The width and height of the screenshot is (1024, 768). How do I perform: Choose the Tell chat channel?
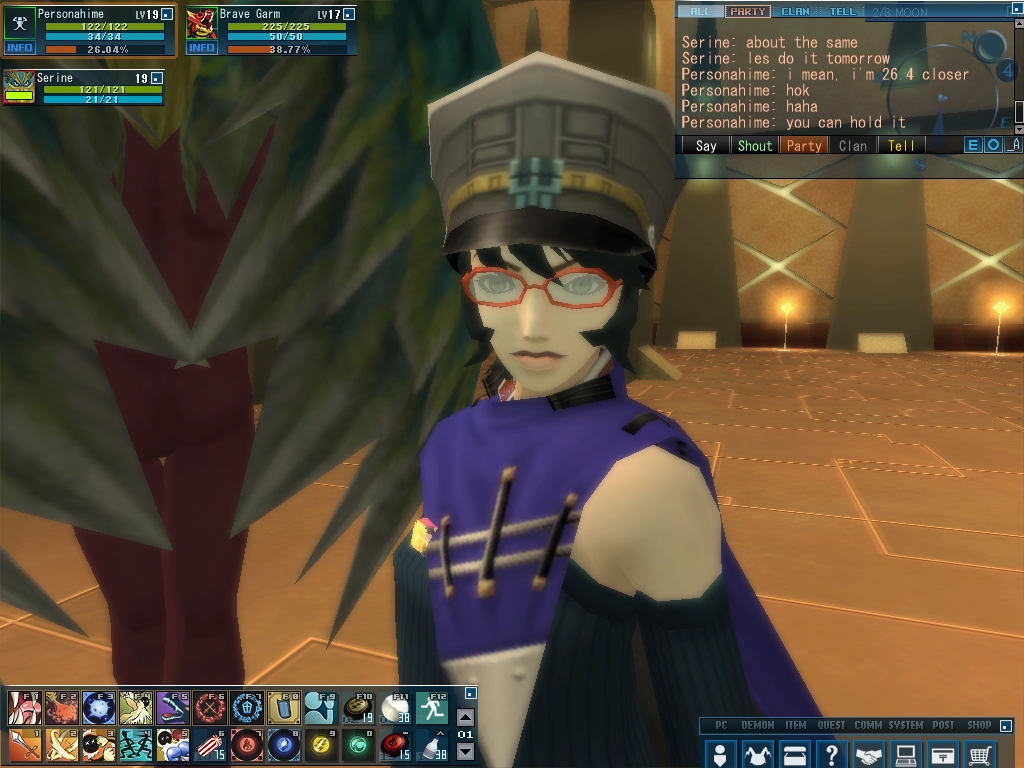pos(901,145)
